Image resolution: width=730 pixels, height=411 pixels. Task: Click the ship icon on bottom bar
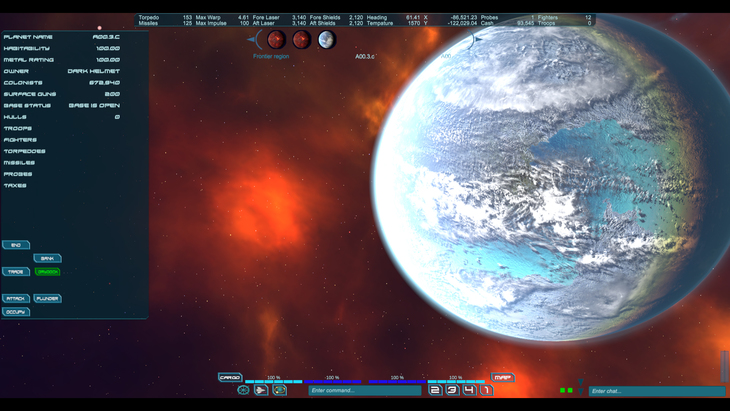point(261,390)
